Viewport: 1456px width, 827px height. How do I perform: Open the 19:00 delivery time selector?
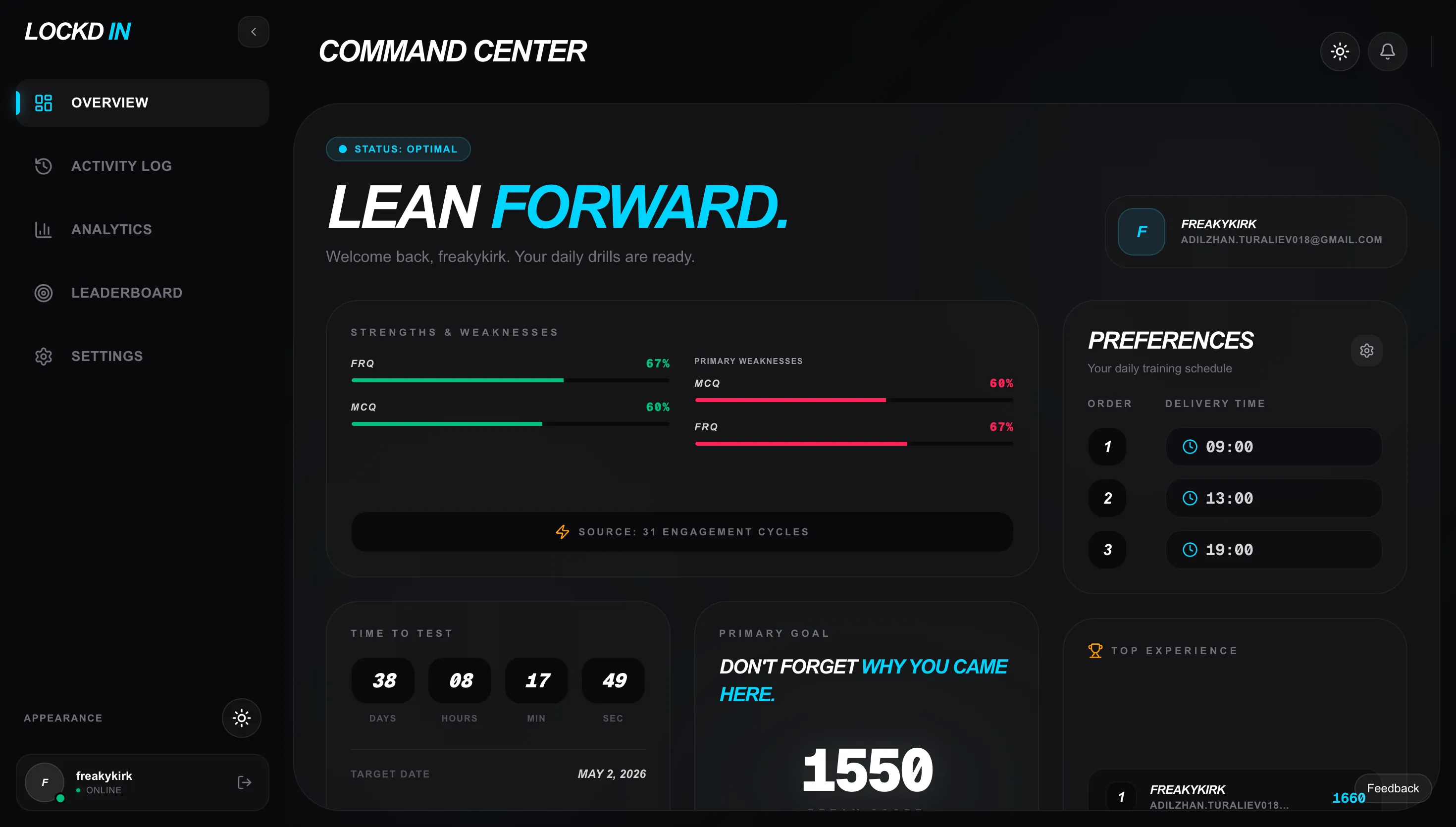[x=1273, y=549]
